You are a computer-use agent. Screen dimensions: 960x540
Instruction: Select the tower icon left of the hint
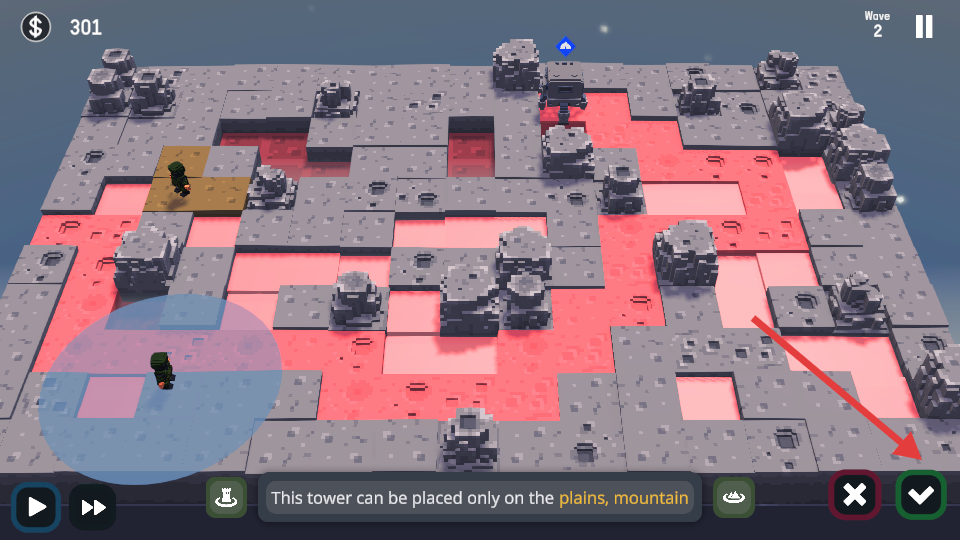tap(227, 497)
